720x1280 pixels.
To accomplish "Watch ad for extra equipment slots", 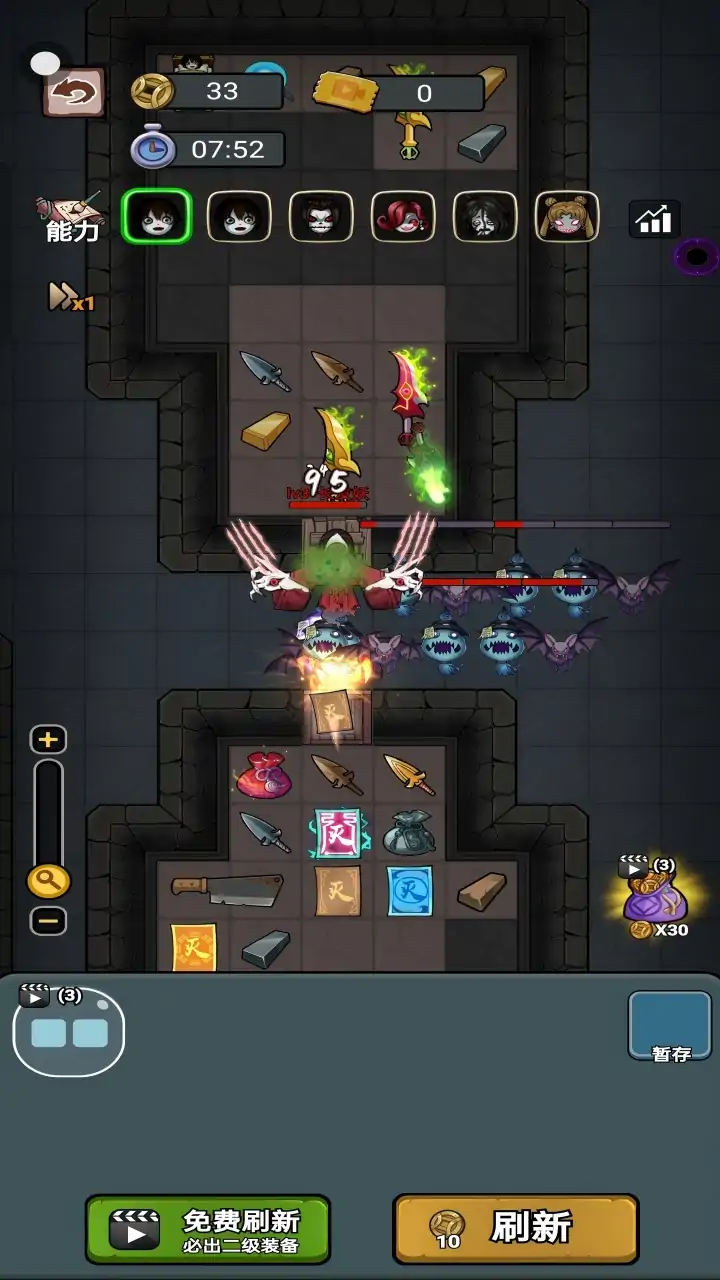I will click(x=68, y=1030).
